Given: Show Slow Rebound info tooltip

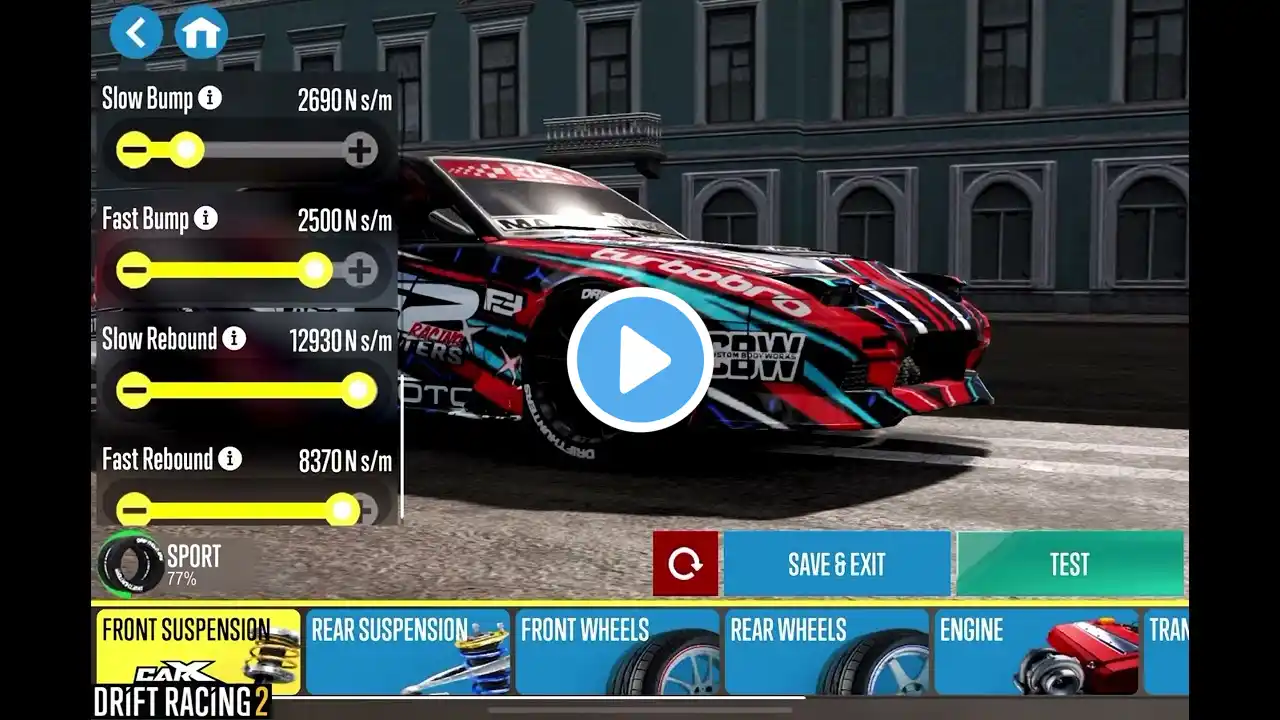Looking at the screenshot, I should 234,339.
